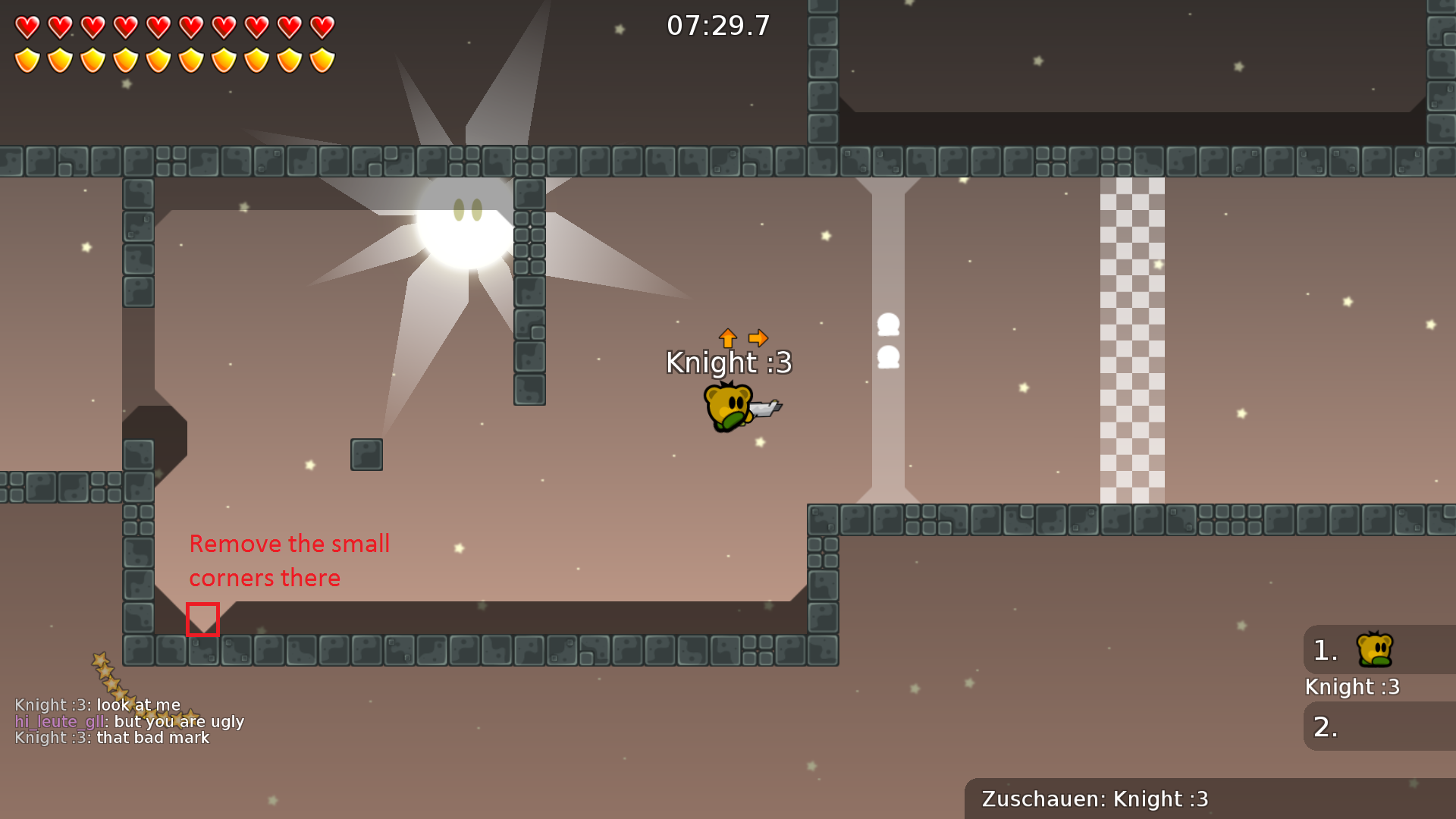Click the smiling sun in the level

click(x=466, y=227)
